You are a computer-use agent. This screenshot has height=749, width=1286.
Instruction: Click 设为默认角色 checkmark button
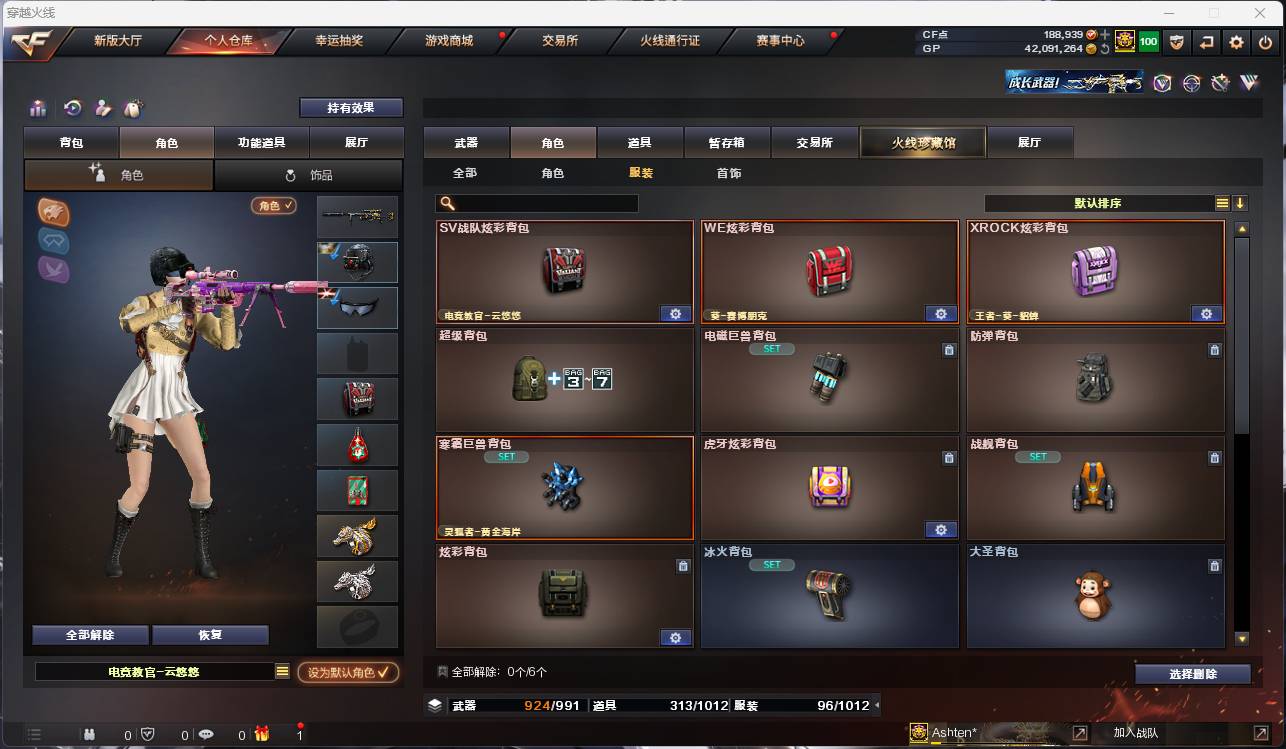coord(348,672)
